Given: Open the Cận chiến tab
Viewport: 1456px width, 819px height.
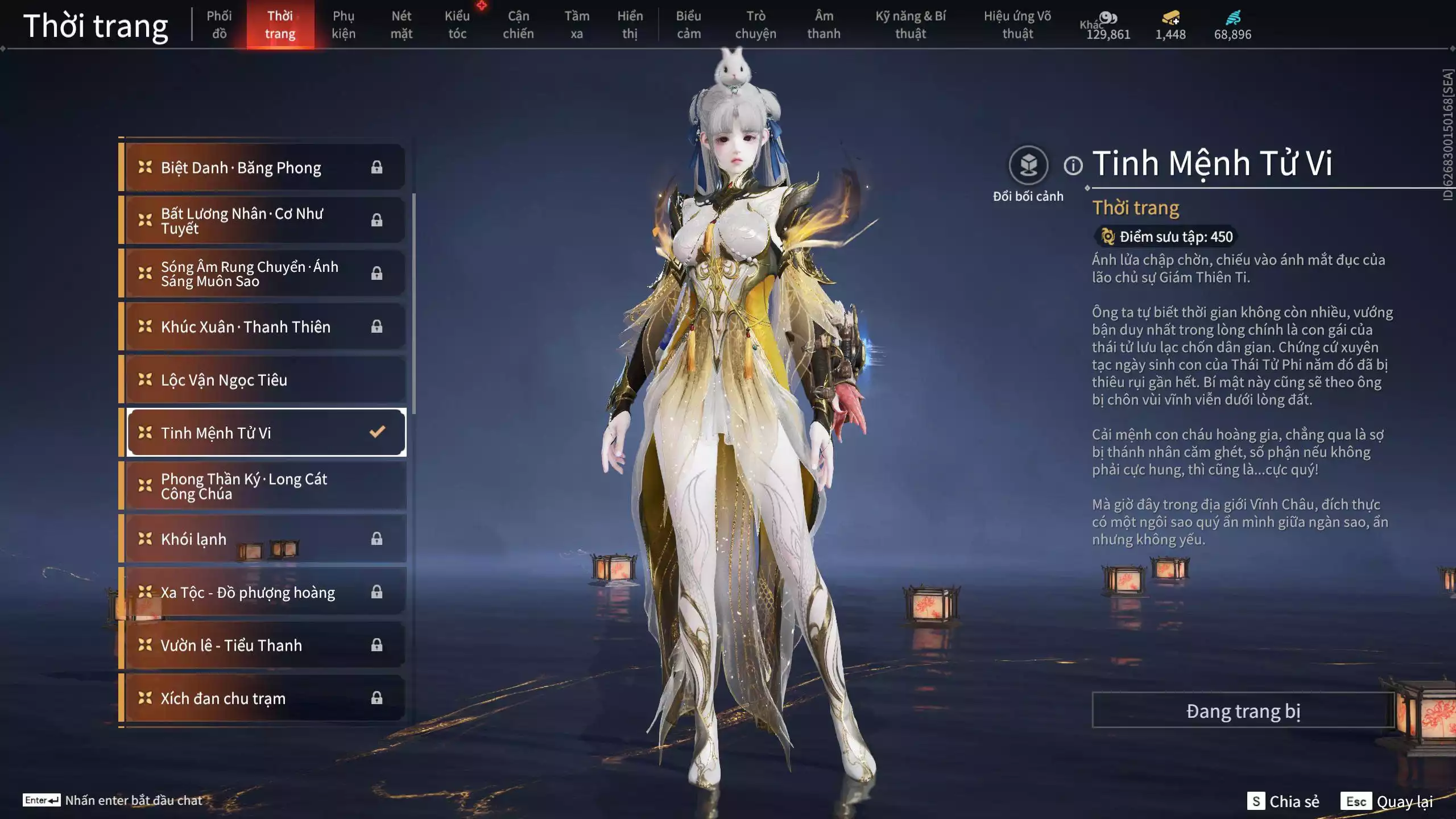Looking at the screenshot, I should [518, 24].
